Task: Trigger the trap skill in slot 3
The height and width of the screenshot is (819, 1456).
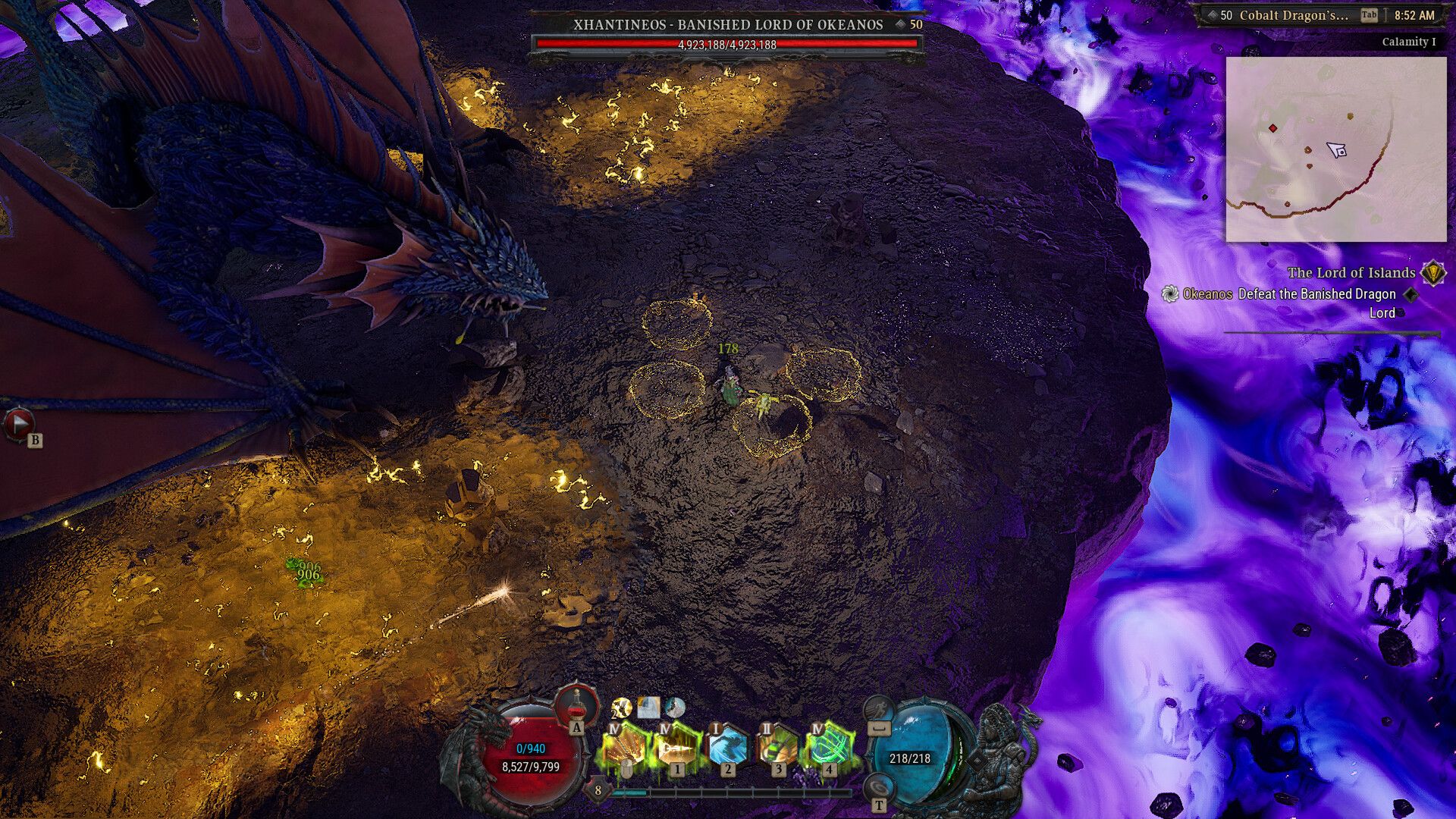Action: [x=779, y=747]
